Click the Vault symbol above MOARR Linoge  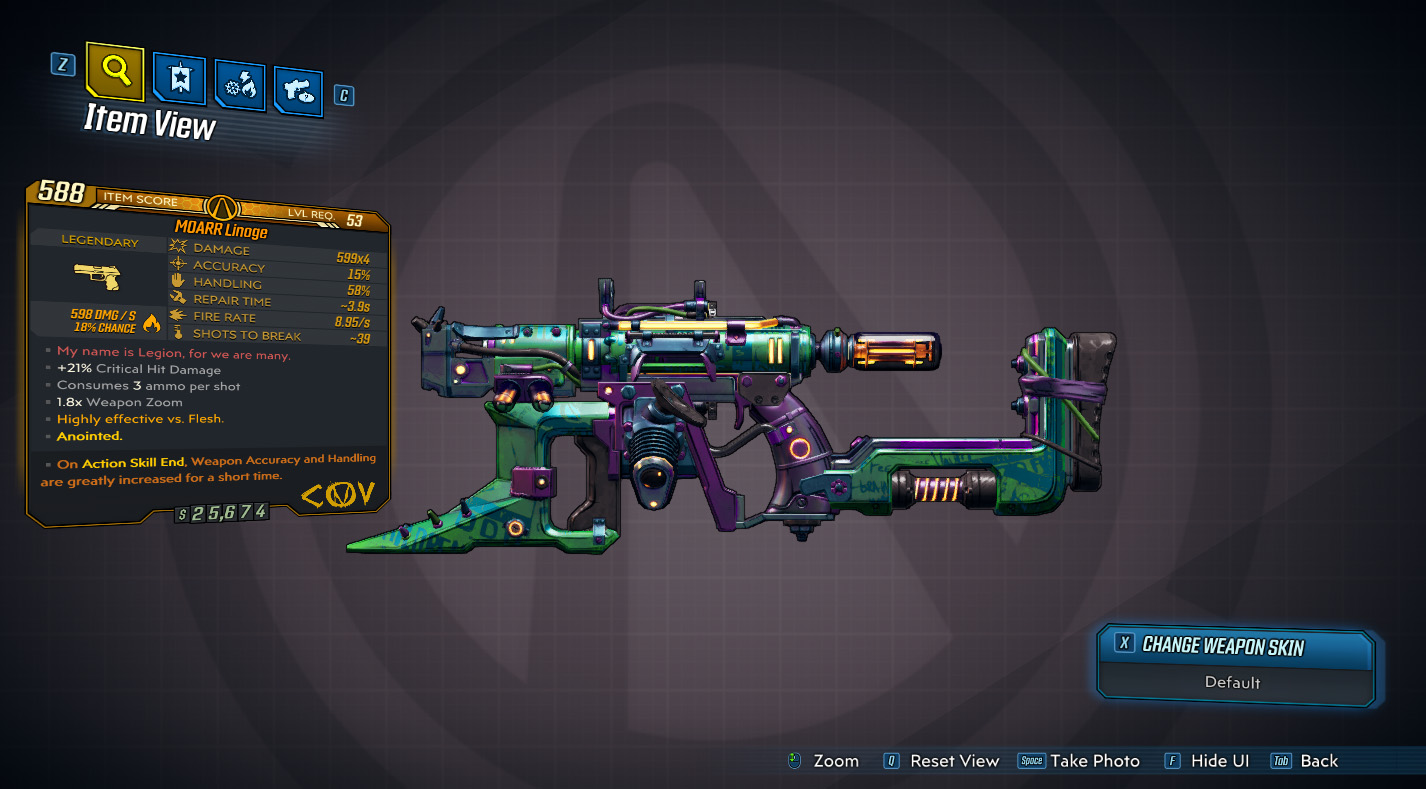click(x=224, y=208)
